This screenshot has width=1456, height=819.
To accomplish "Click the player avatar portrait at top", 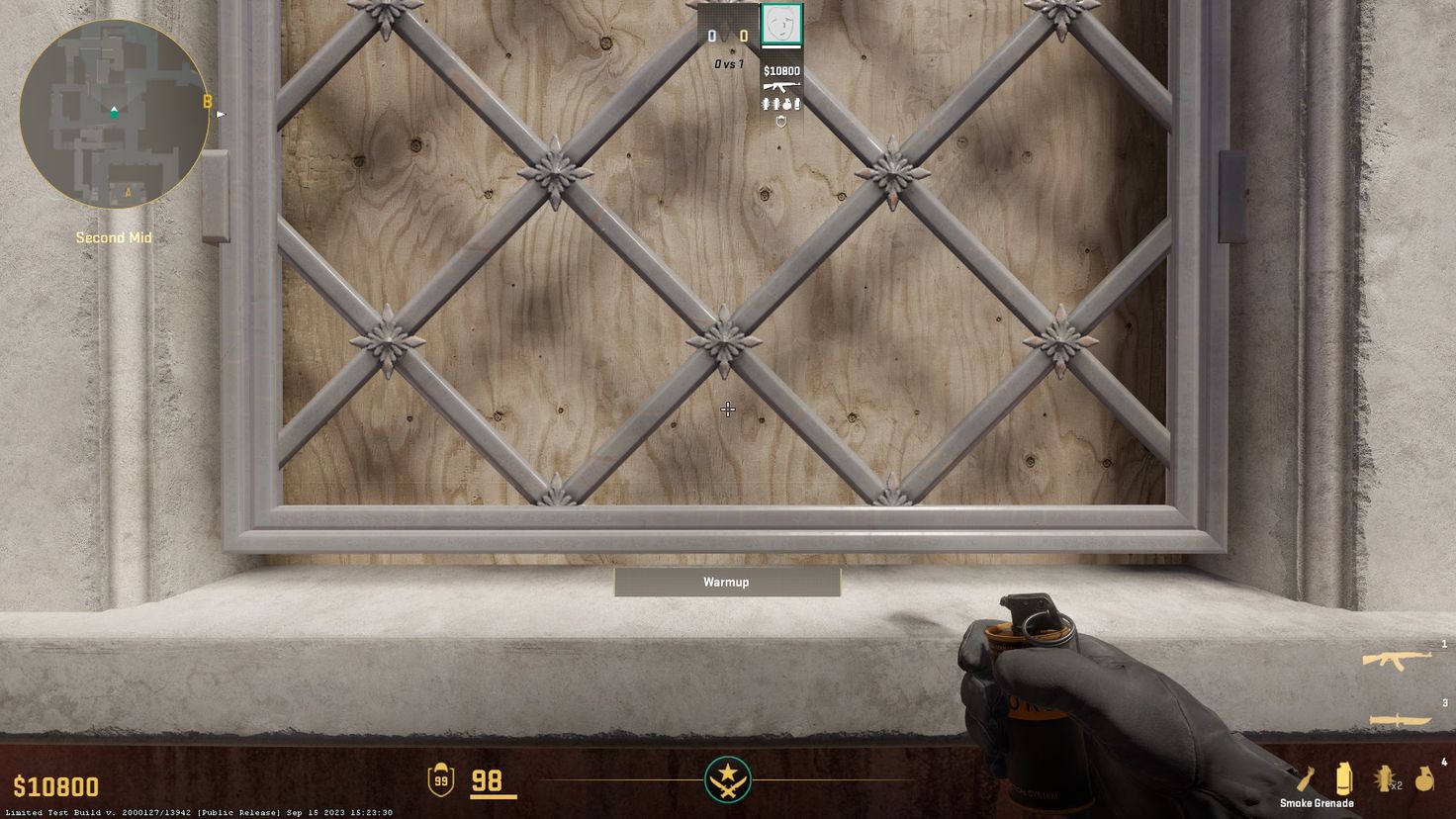I will (781, 24).
